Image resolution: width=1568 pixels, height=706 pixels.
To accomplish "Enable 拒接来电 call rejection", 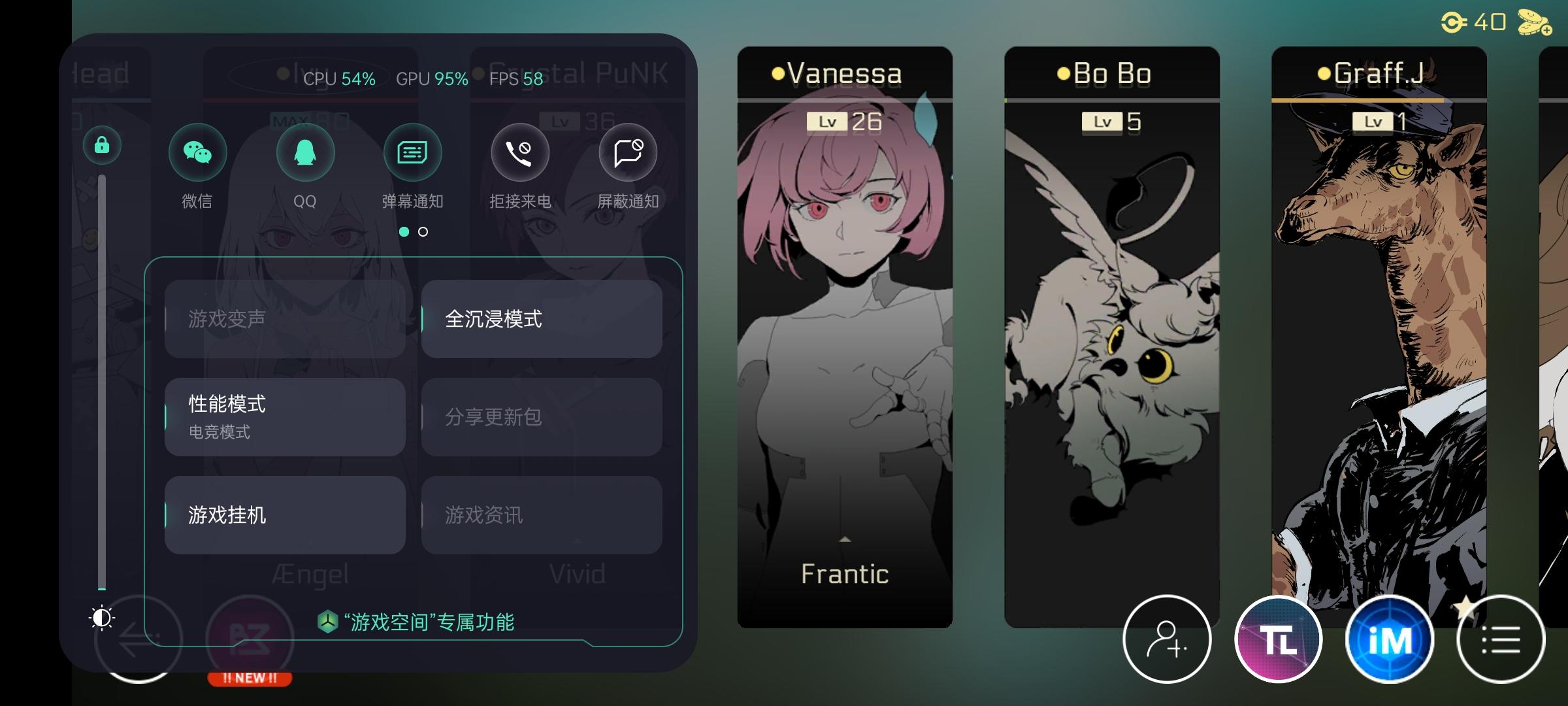I will (x=519, y=152).
